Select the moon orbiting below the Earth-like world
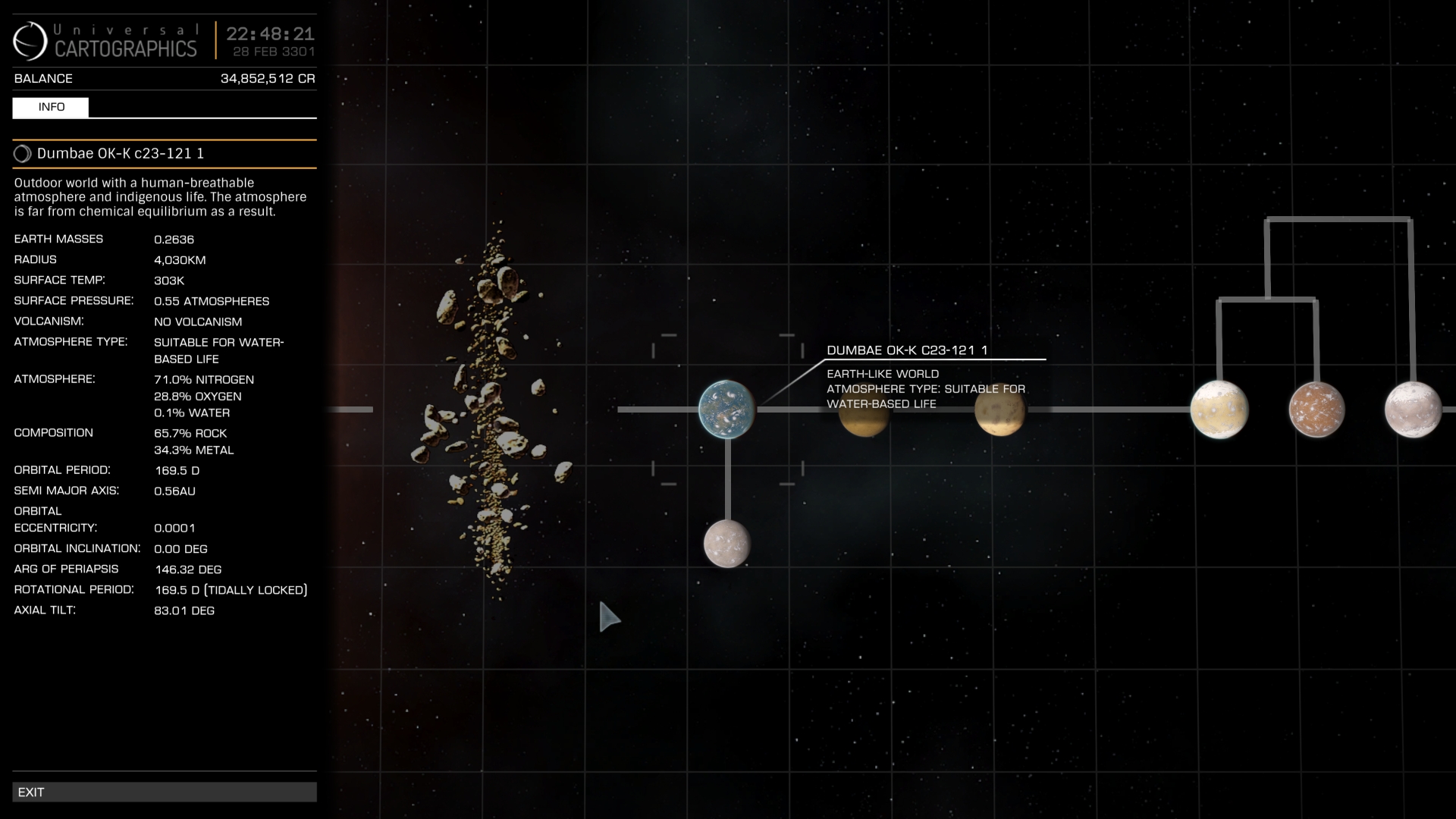Viewport: 1456px width, 819px height. pyautogui.click(x=726, y=544)
